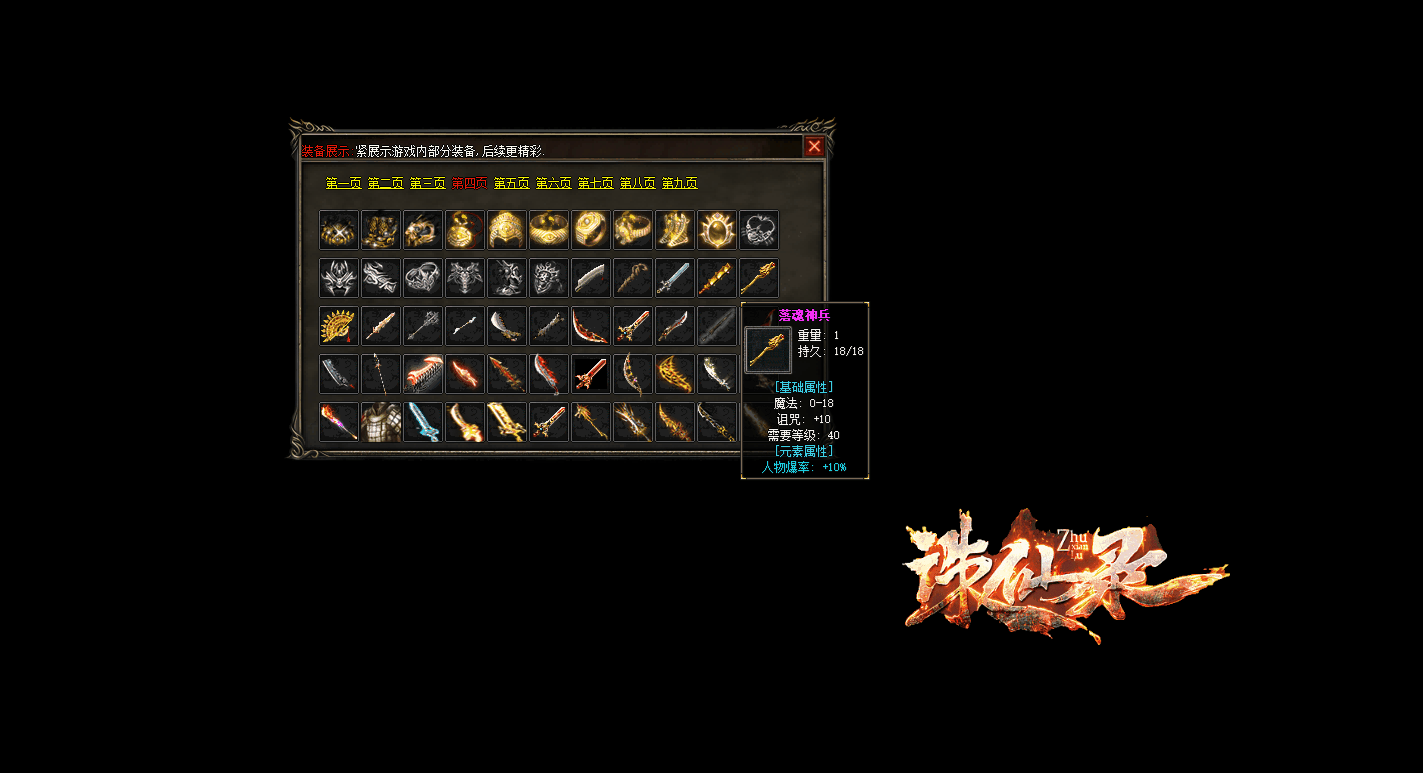Viewport: 1423px width, 773px height.
Task: View the 第八页 page
Action: pos(637,184)
